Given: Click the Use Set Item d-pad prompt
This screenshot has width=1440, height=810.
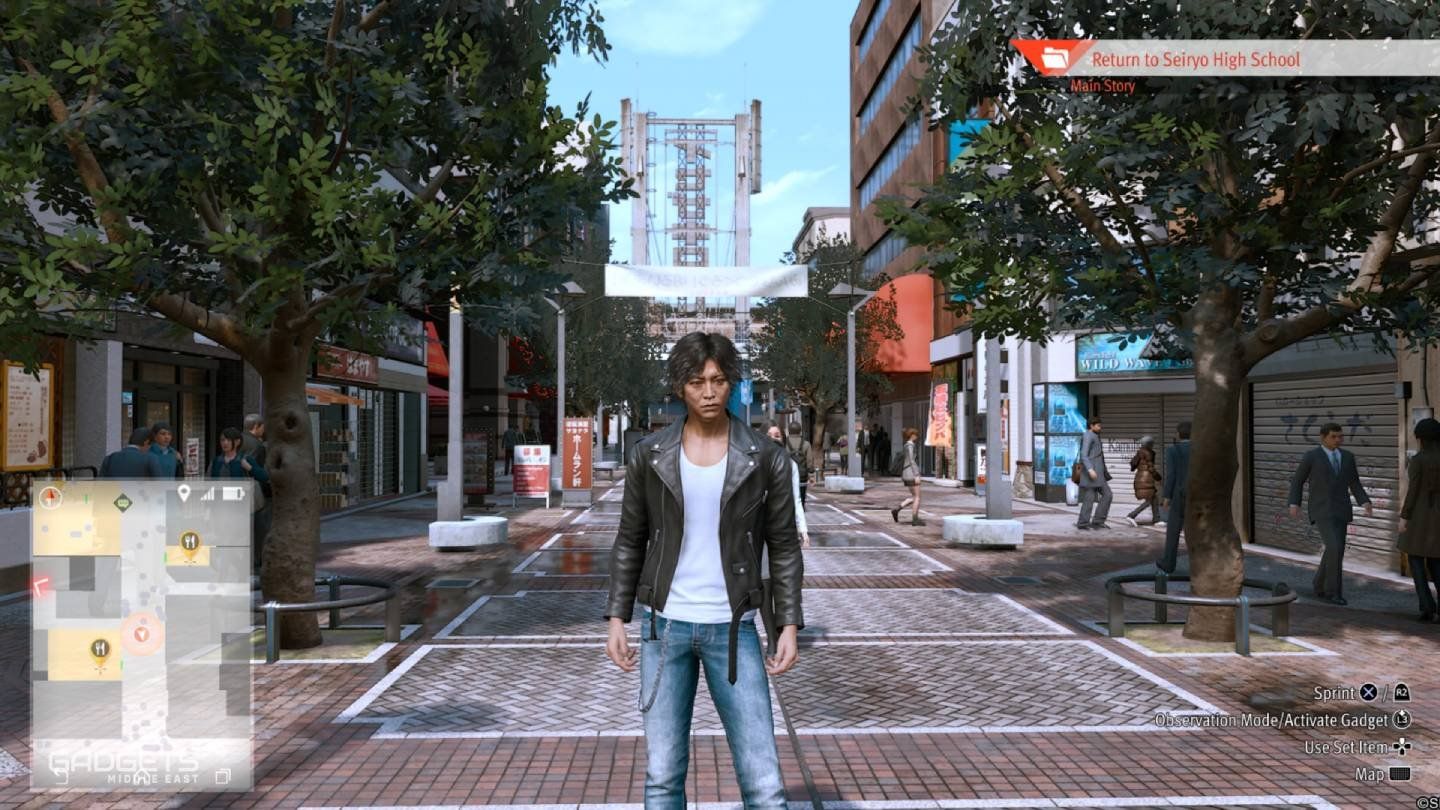Looking at the screenshot, I should click(1401, 746).
